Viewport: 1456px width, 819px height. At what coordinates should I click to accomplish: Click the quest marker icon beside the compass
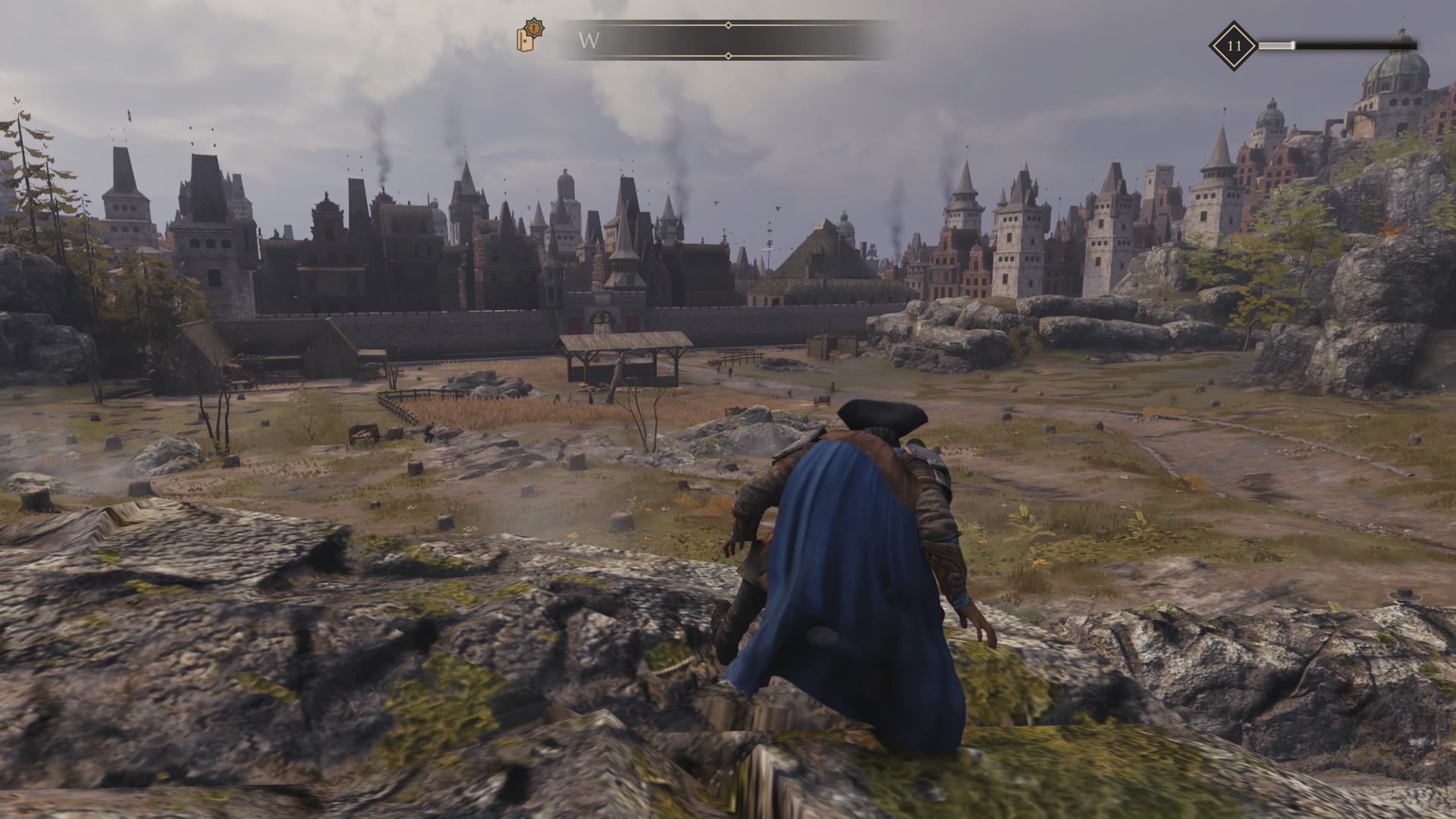click(x=530, y=36)
